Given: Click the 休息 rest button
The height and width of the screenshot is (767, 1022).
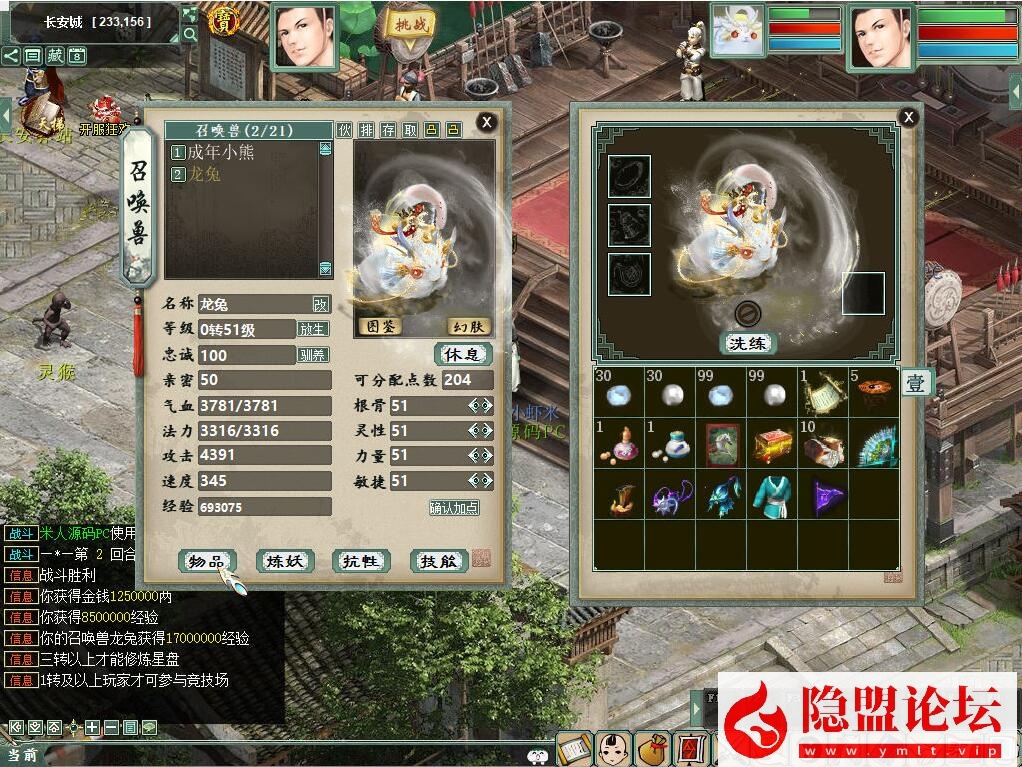Looking at the screenshot, I should click(463, 354).
